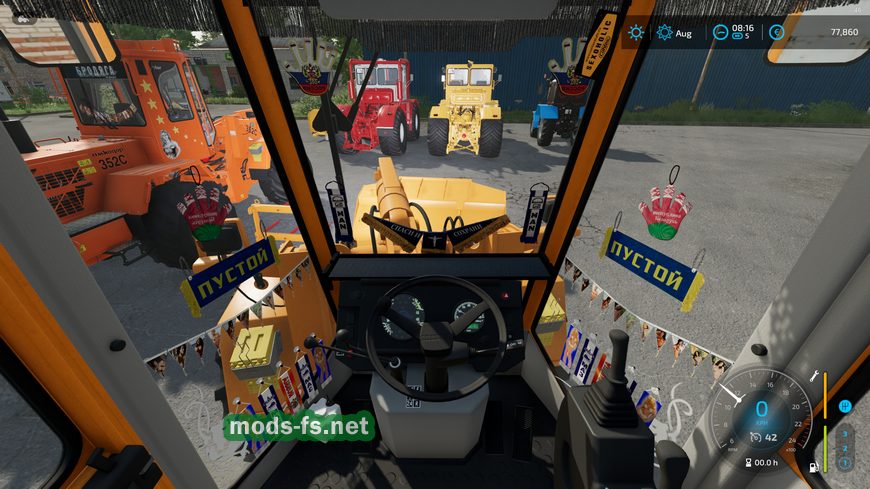Open the mods-fs.net watermark link

[300, 427]
